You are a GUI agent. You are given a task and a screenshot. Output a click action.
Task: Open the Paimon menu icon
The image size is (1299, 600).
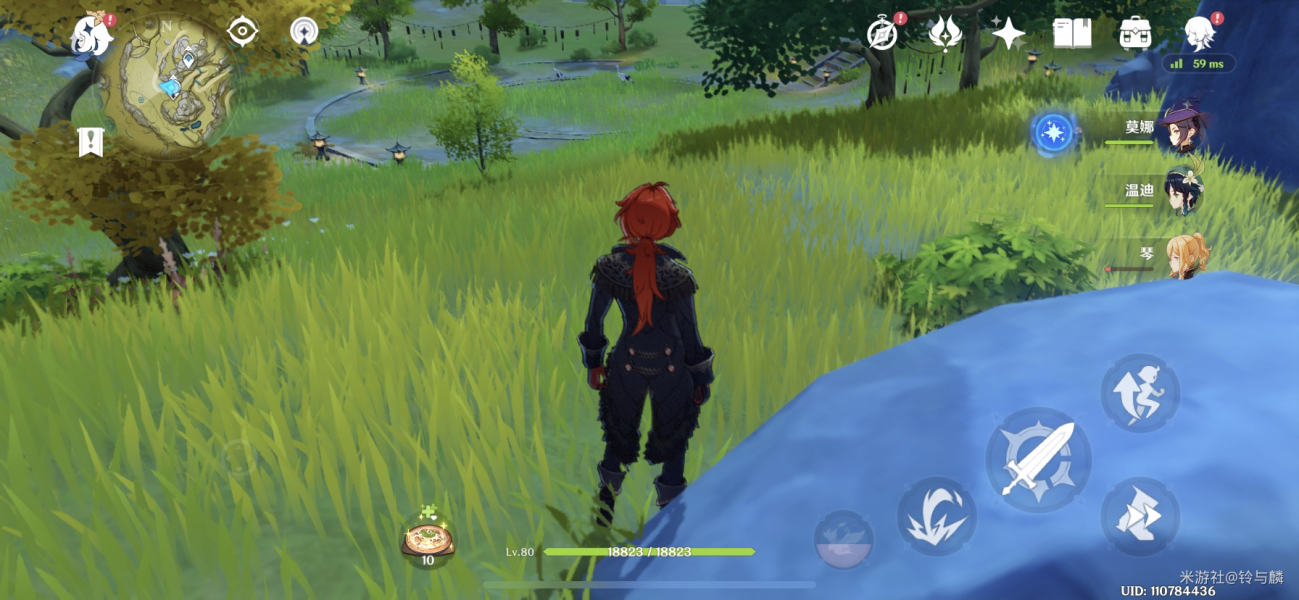click(x=92, y=36)
